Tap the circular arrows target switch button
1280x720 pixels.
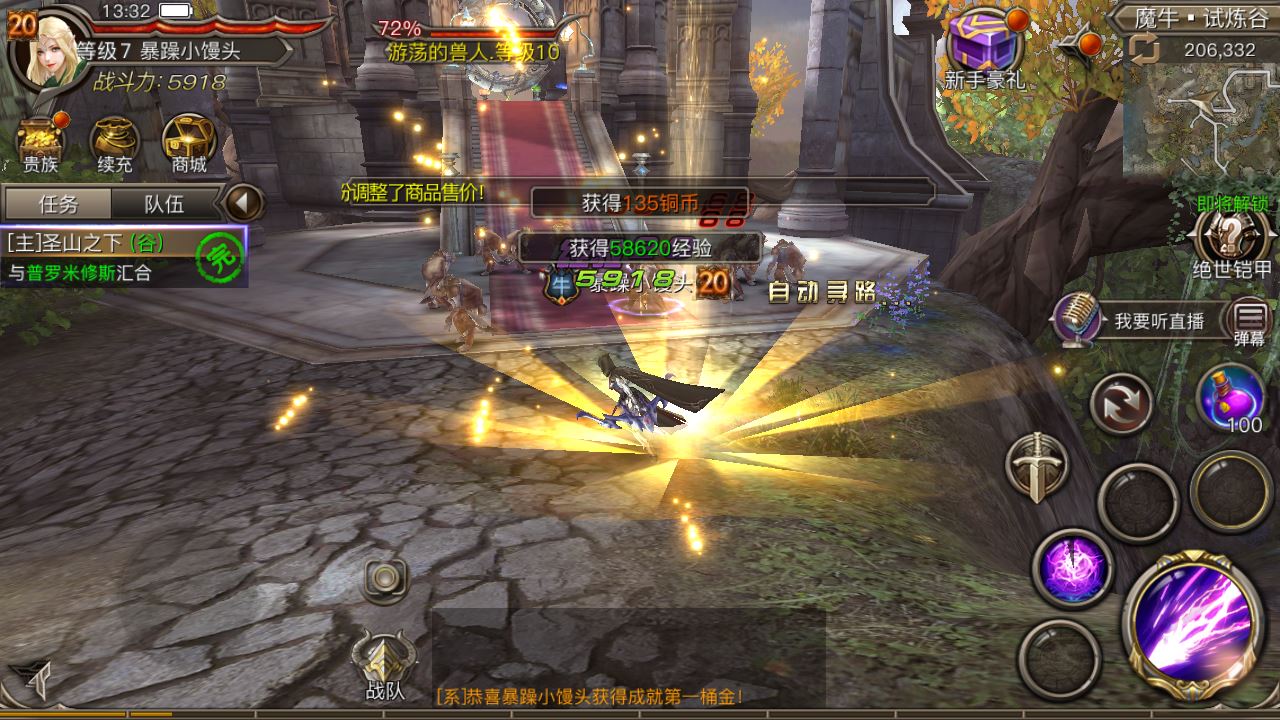coord(1120,403)
